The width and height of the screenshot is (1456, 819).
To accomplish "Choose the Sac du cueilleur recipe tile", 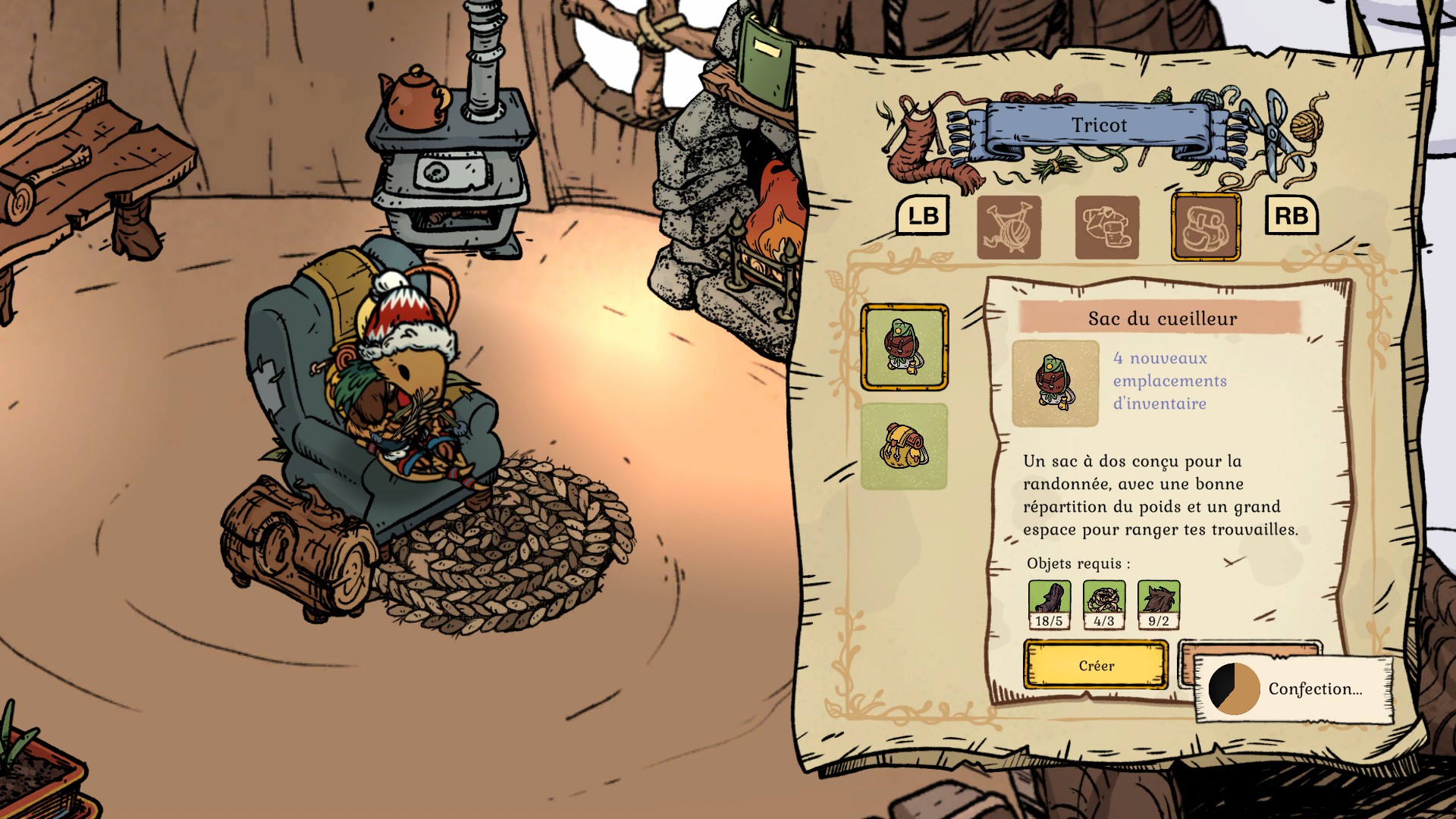I will tap(904, 347).
